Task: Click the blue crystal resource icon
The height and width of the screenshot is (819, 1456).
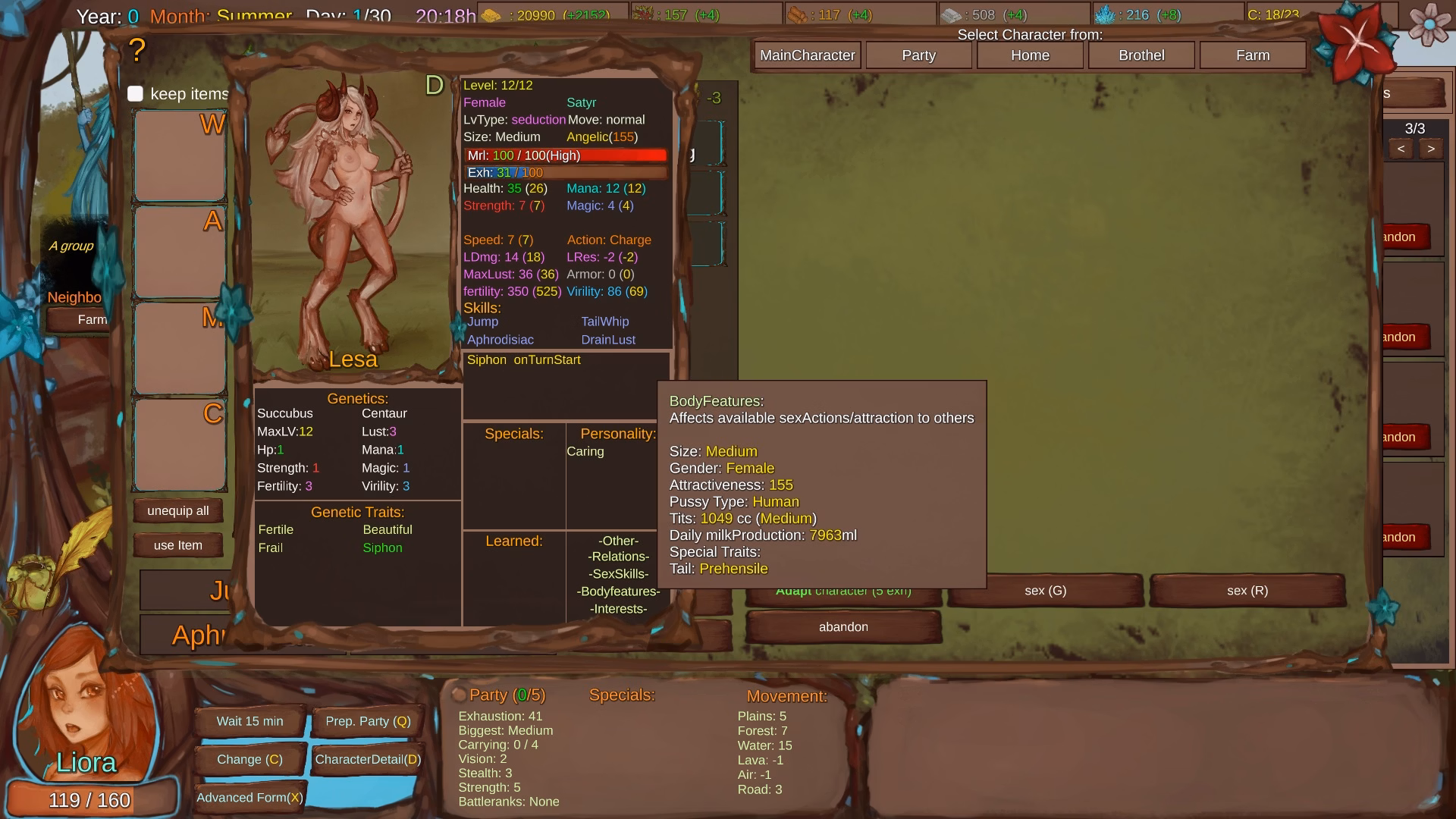Action: (1106, 14)
